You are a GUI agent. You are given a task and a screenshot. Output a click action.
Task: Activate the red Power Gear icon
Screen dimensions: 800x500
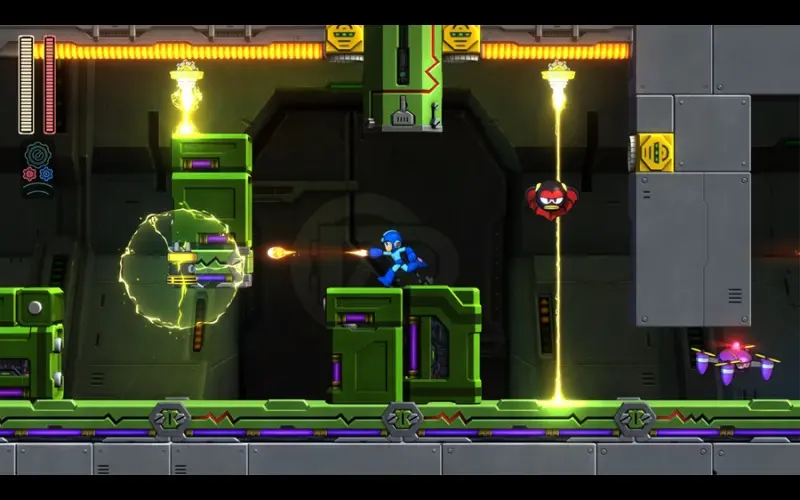pyautogui.click(x=29, y=174)
